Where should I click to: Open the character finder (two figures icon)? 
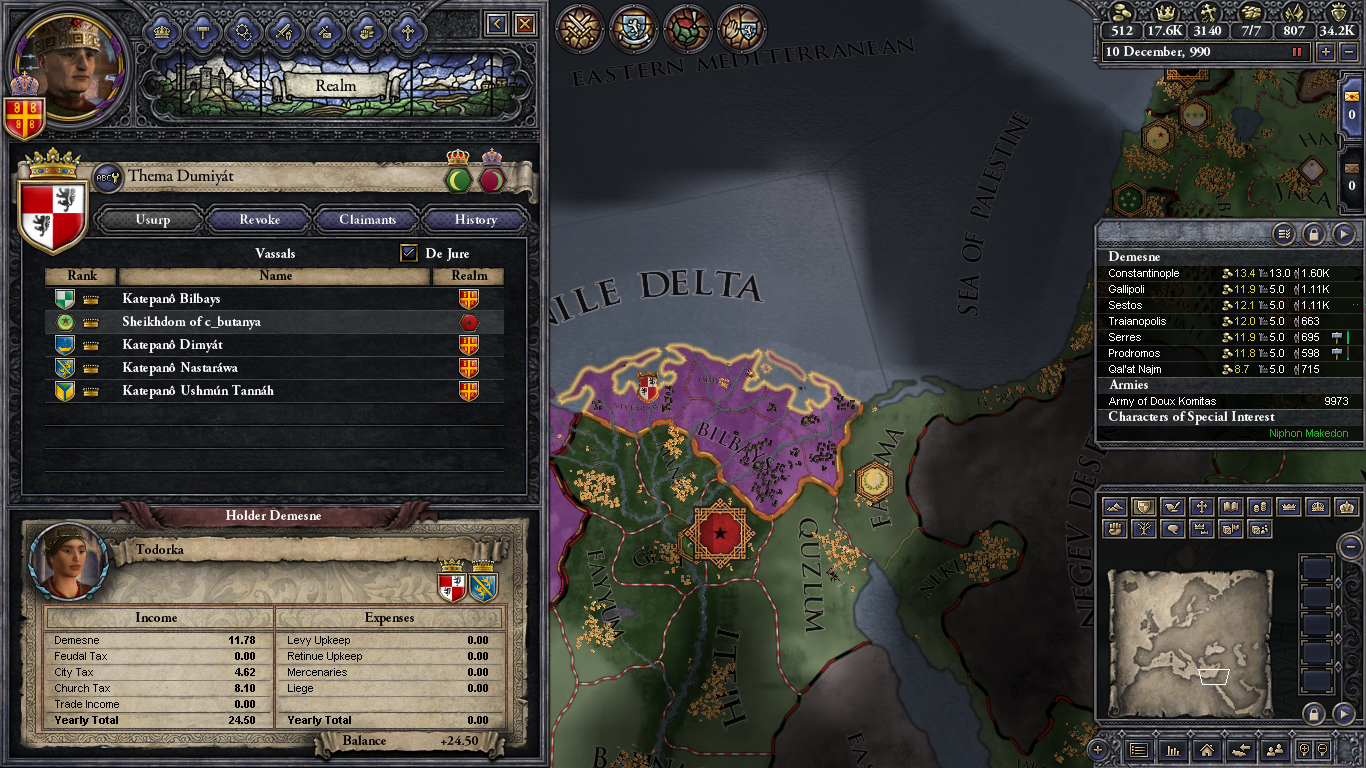[x=1275, y=751]
